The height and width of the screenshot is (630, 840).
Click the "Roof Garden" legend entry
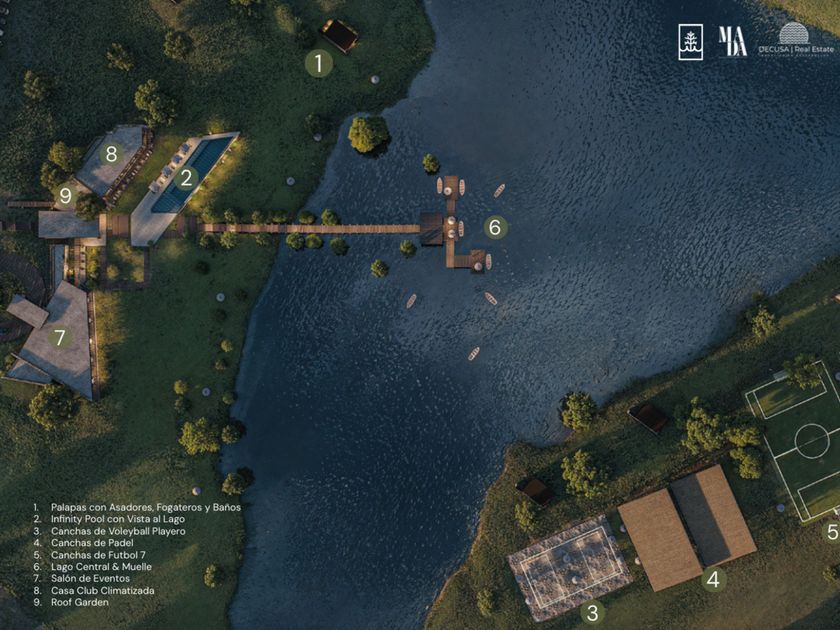point(82,603)
